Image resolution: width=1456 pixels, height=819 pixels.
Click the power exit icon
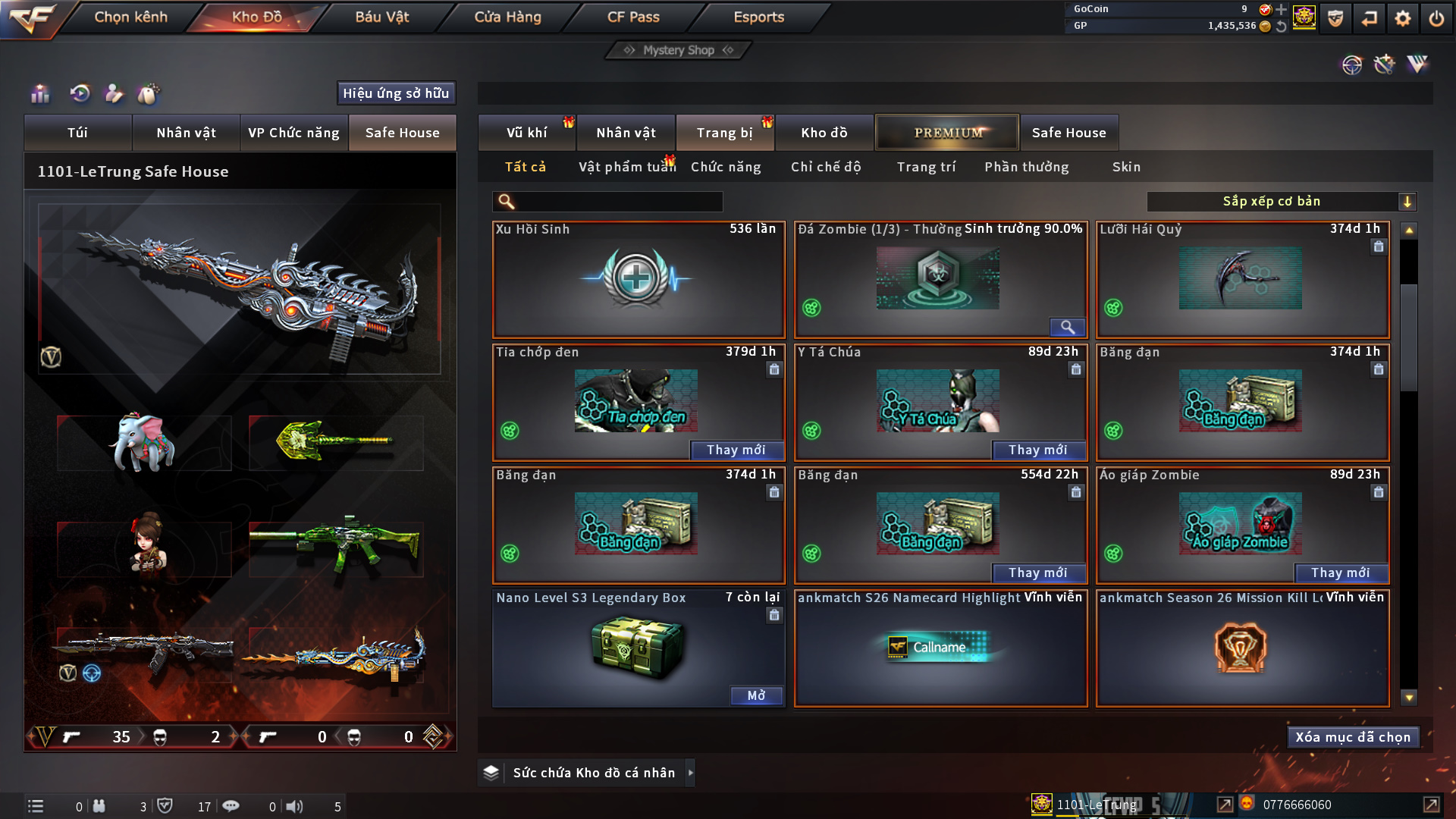(1436, 18)
